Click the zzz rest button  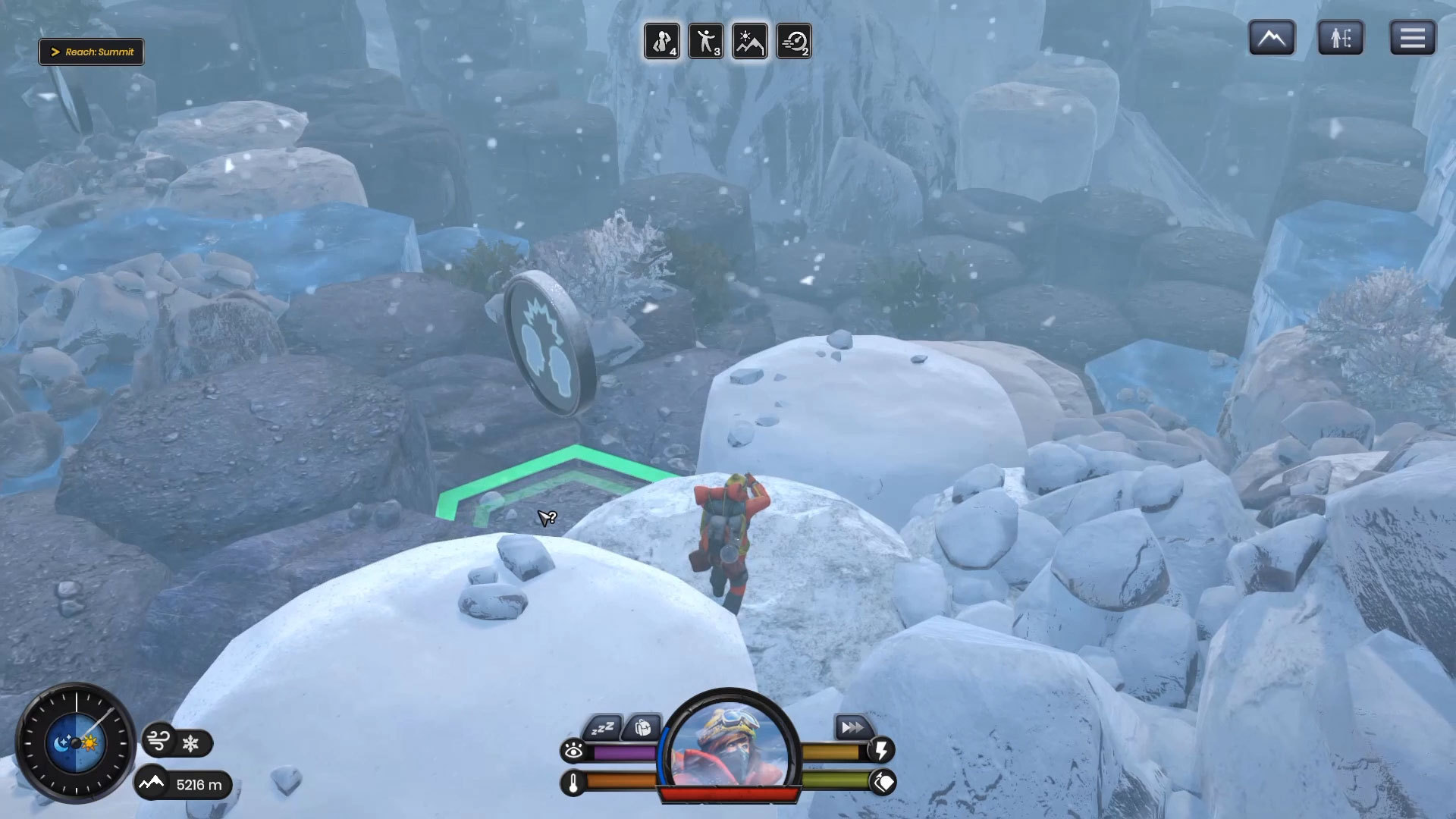[x=603, y=729]
